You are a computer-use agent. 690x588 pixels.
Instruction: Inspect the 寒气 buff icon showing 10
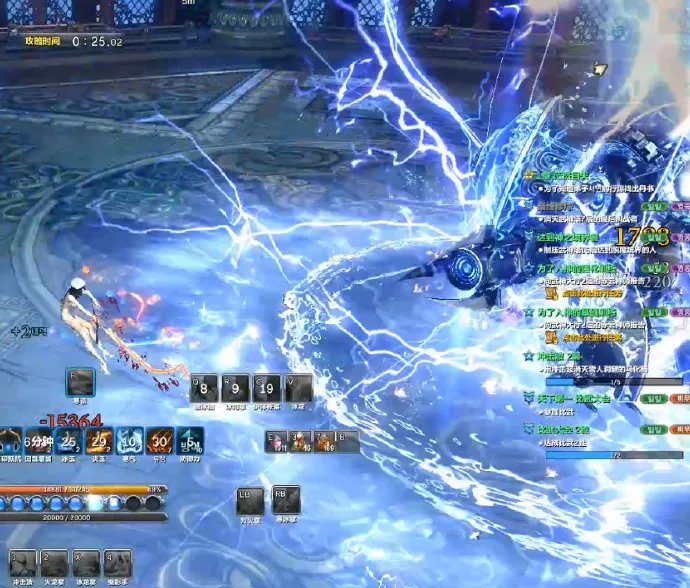point(129,441)
